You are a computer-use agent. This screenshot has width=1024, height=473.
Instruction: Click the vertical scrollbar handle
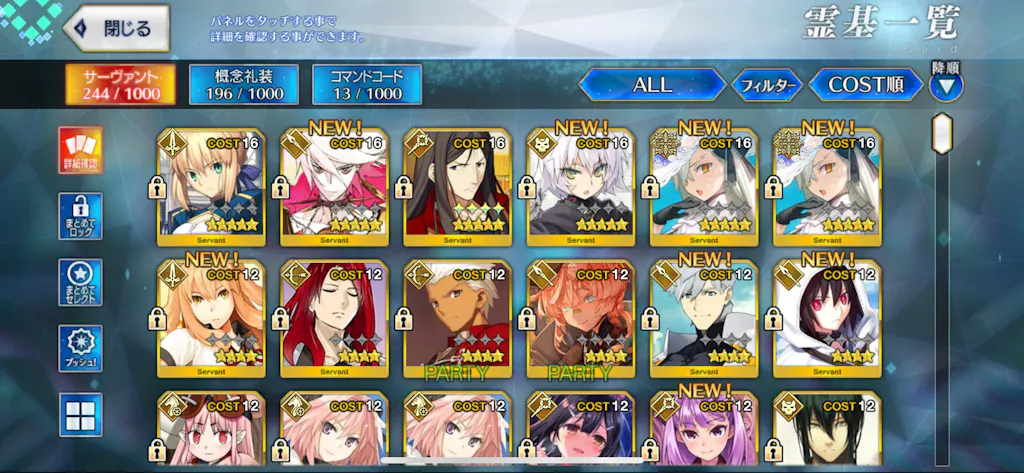click(941, 135)
